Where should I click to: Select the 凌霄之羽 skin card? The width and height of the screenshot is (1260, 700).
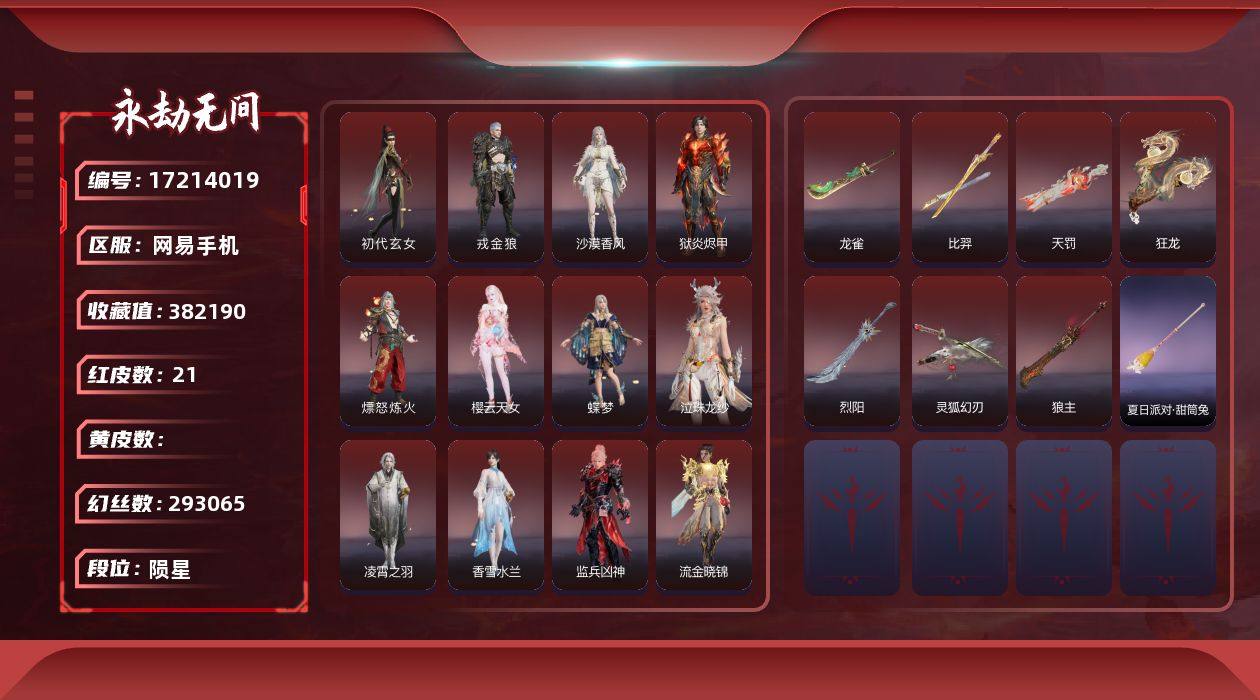coord(388,515)
